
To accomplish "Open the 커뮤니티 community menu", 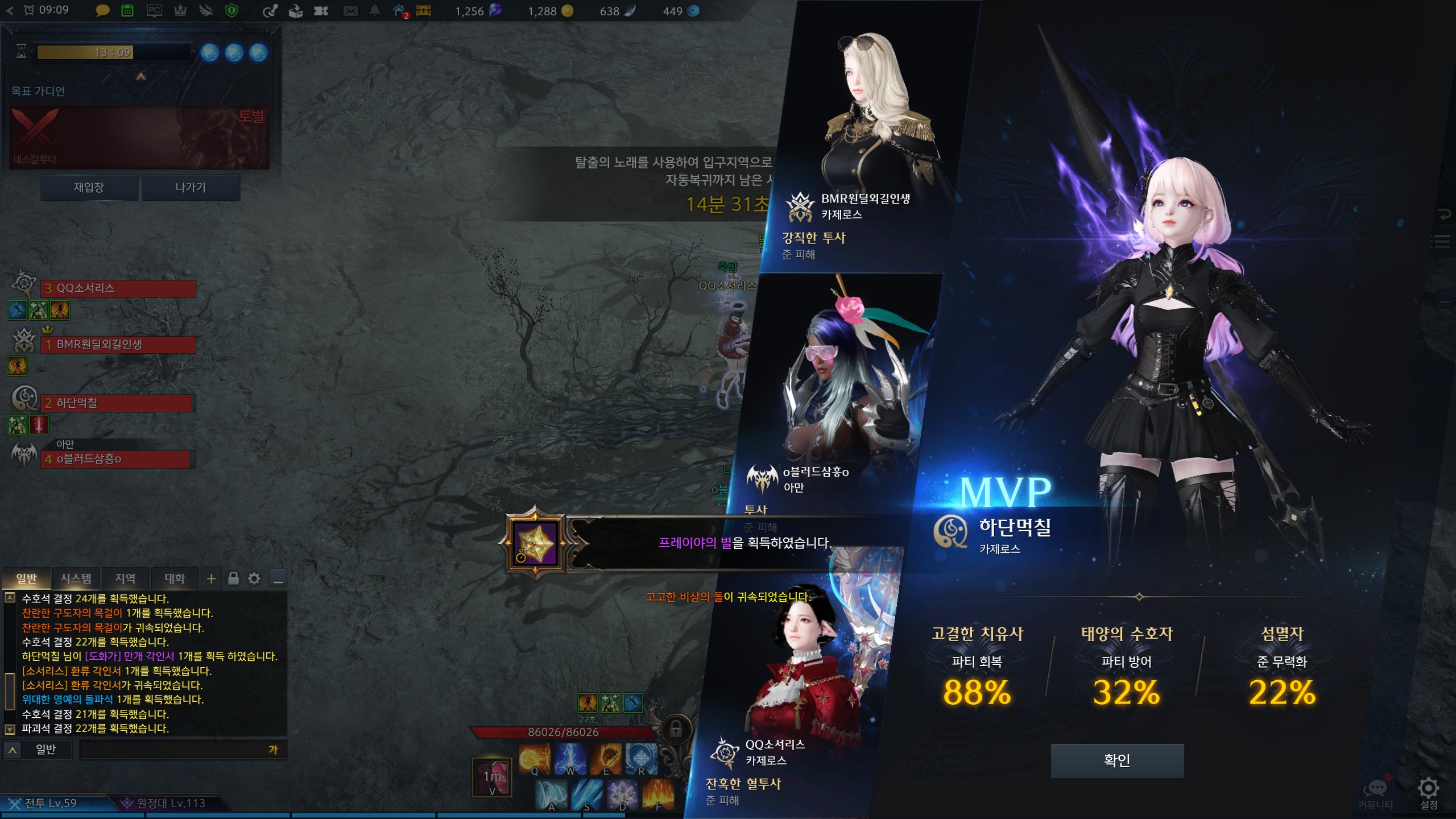I will [x=1376, y=792].
